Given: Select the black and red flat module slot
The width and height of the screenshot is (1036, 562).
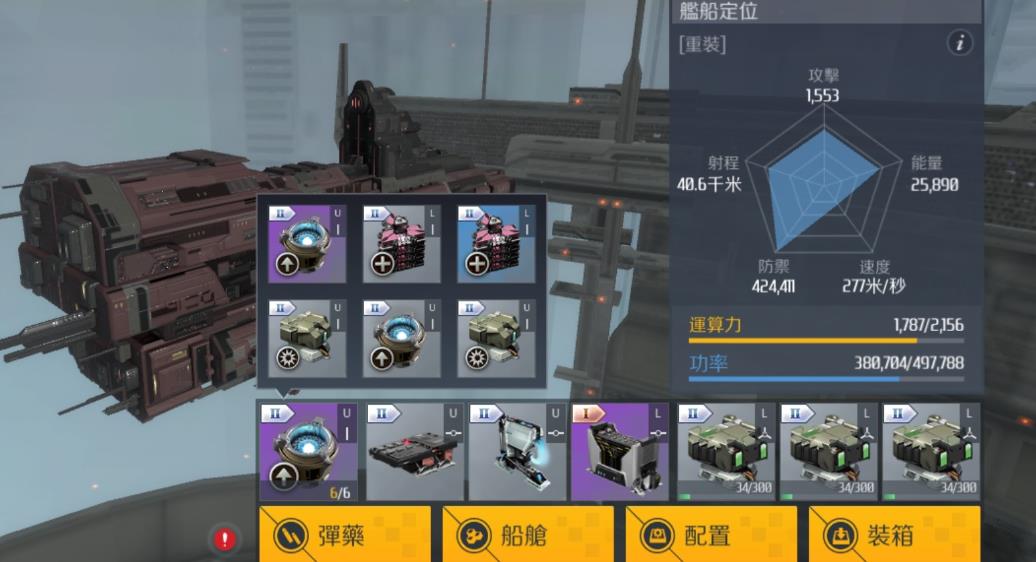Looking at the screenshot, I should (412, 451).
